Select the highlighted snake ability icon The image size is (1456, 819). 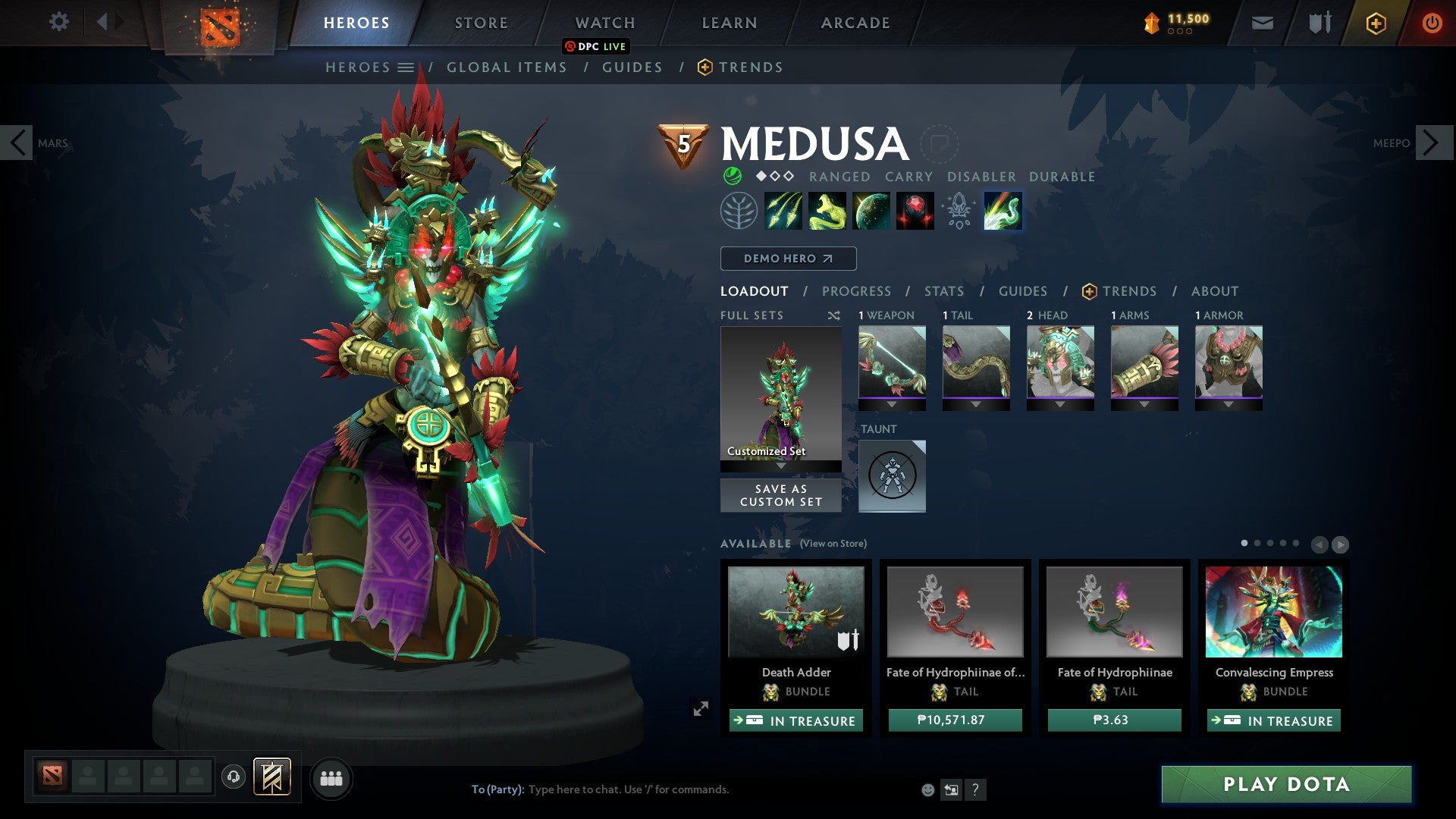click(1001, 210)
